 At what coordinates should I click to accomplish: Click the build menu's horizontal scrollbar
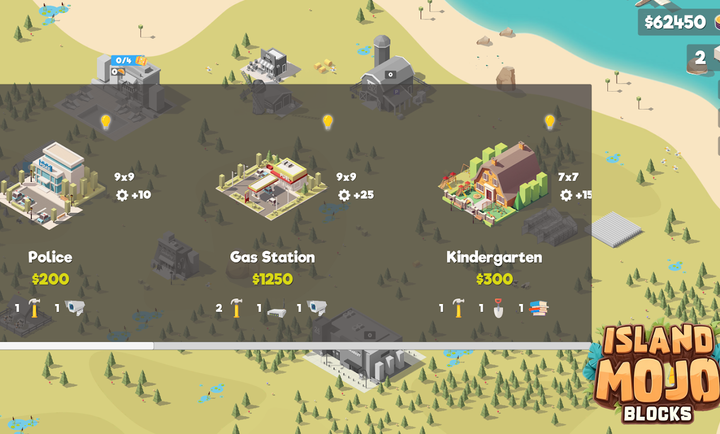pyautogui.click(x=77, y=346)
